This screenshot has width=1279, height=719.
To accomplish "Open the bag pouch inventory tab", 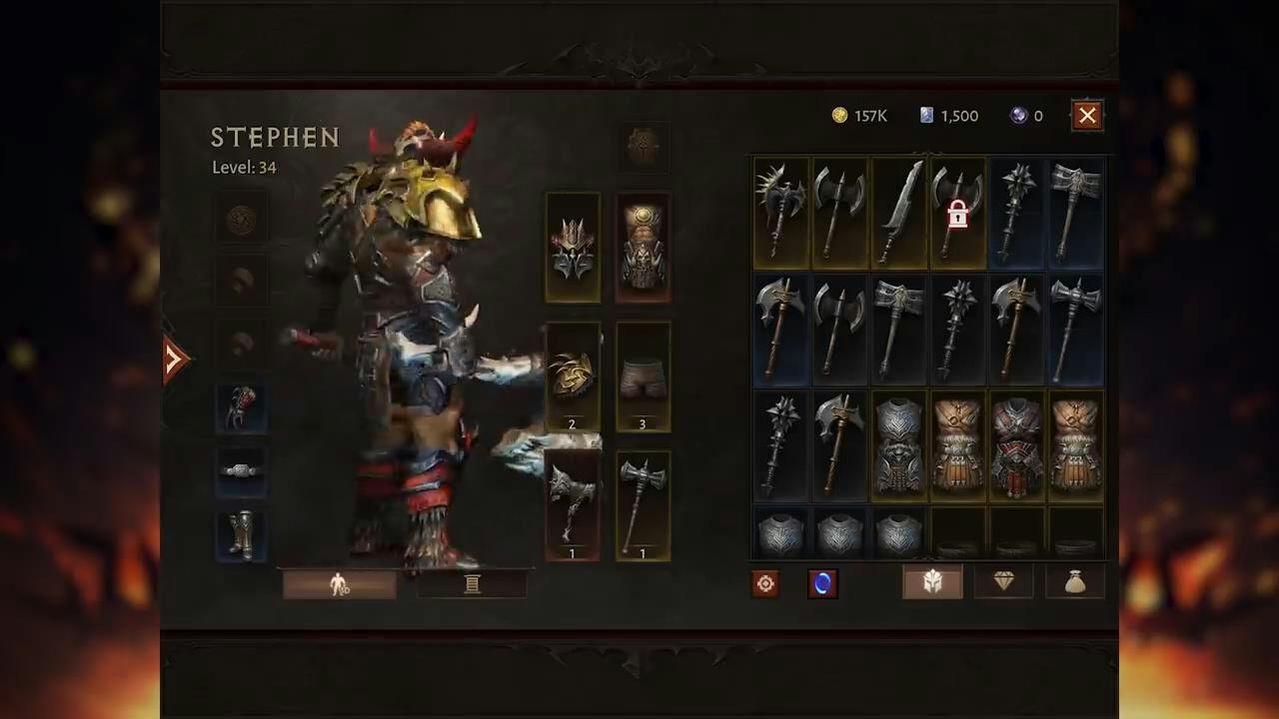I will click(1075, 582).
